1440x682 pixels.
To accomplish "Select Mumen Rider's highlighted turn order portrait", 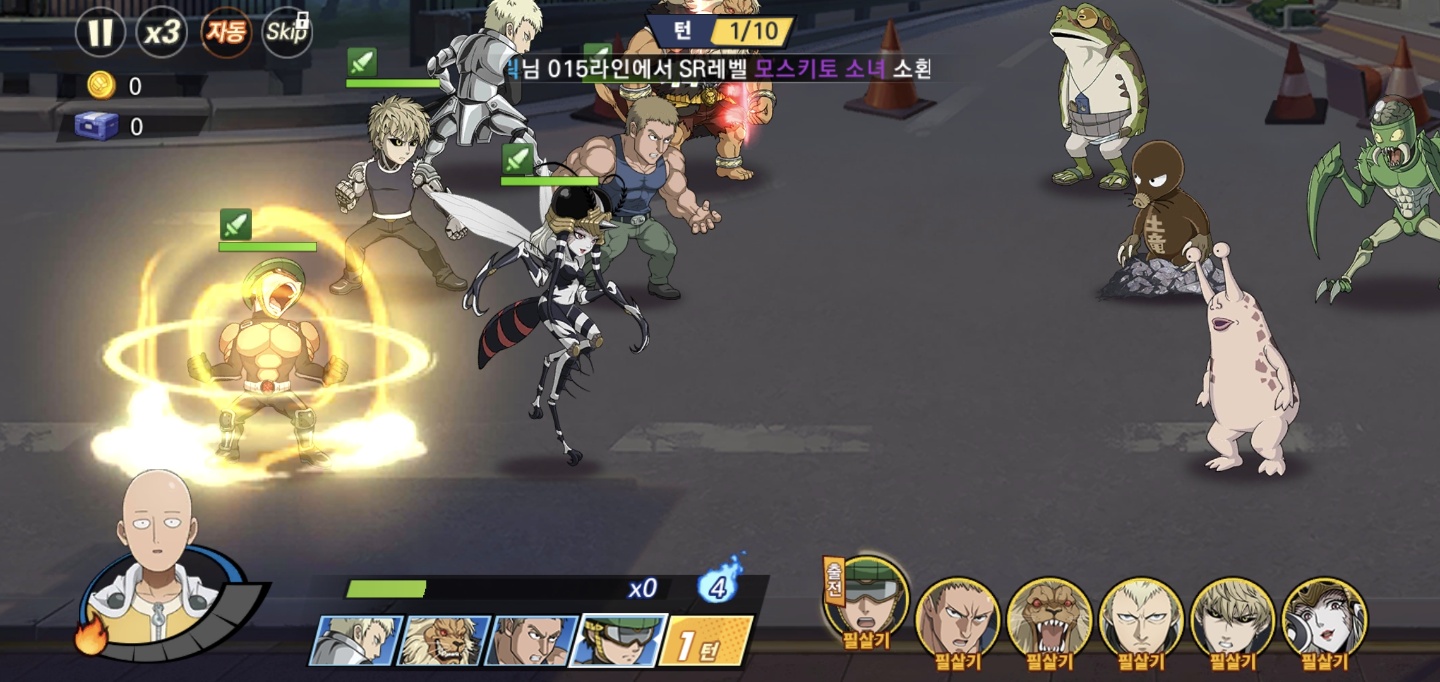I will point(617,641).
